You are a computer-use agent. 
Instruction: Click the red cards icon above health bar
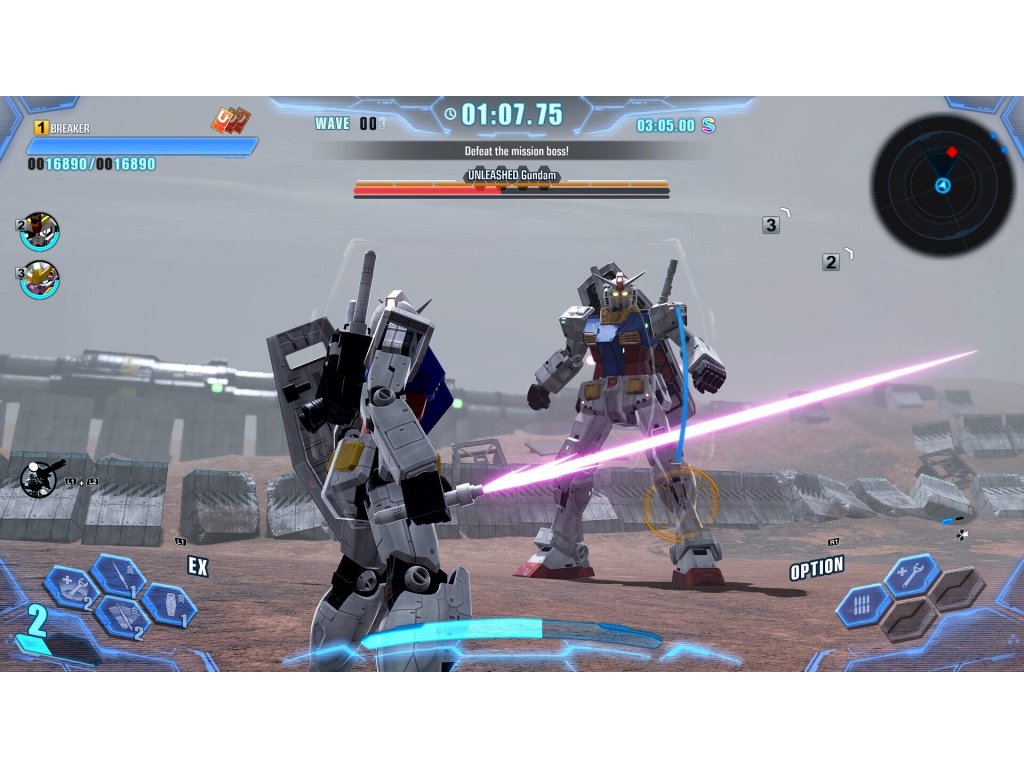pyautogui.click(x=229, y=121)
